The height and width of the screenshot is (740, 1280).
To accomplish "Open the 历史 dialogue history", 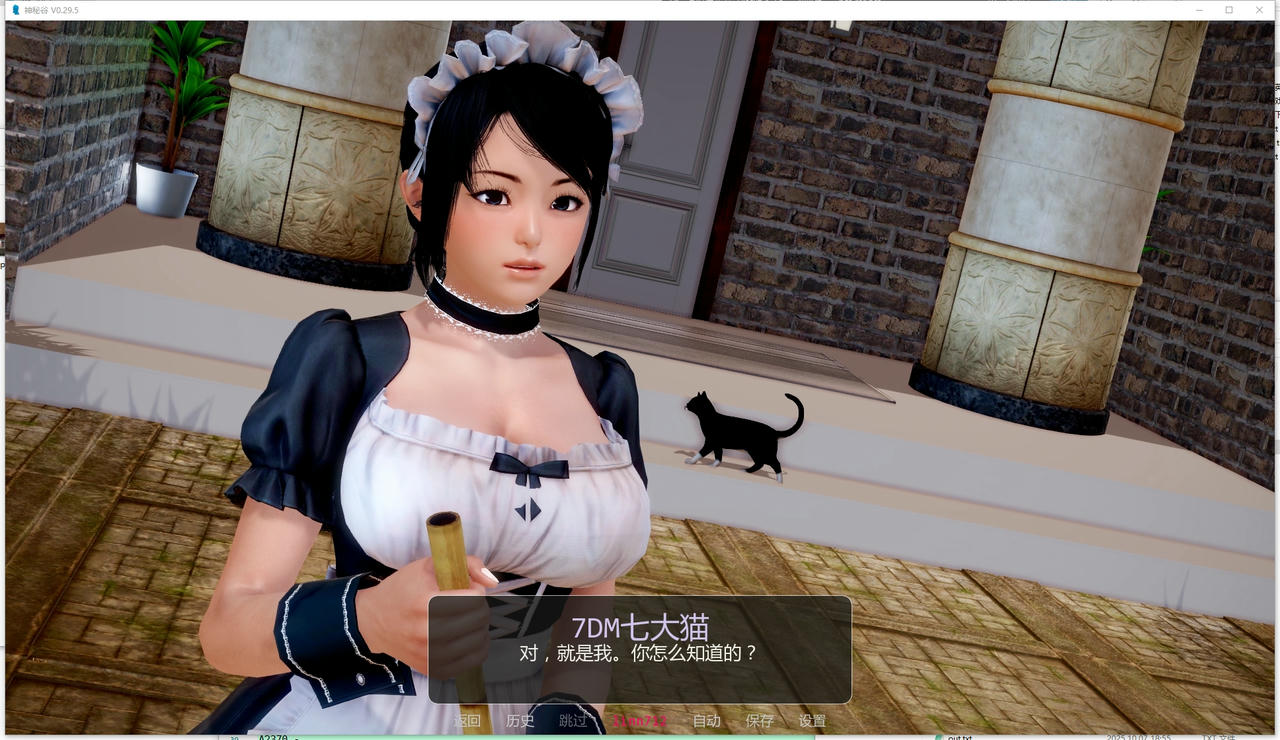I will pos(520,720).
